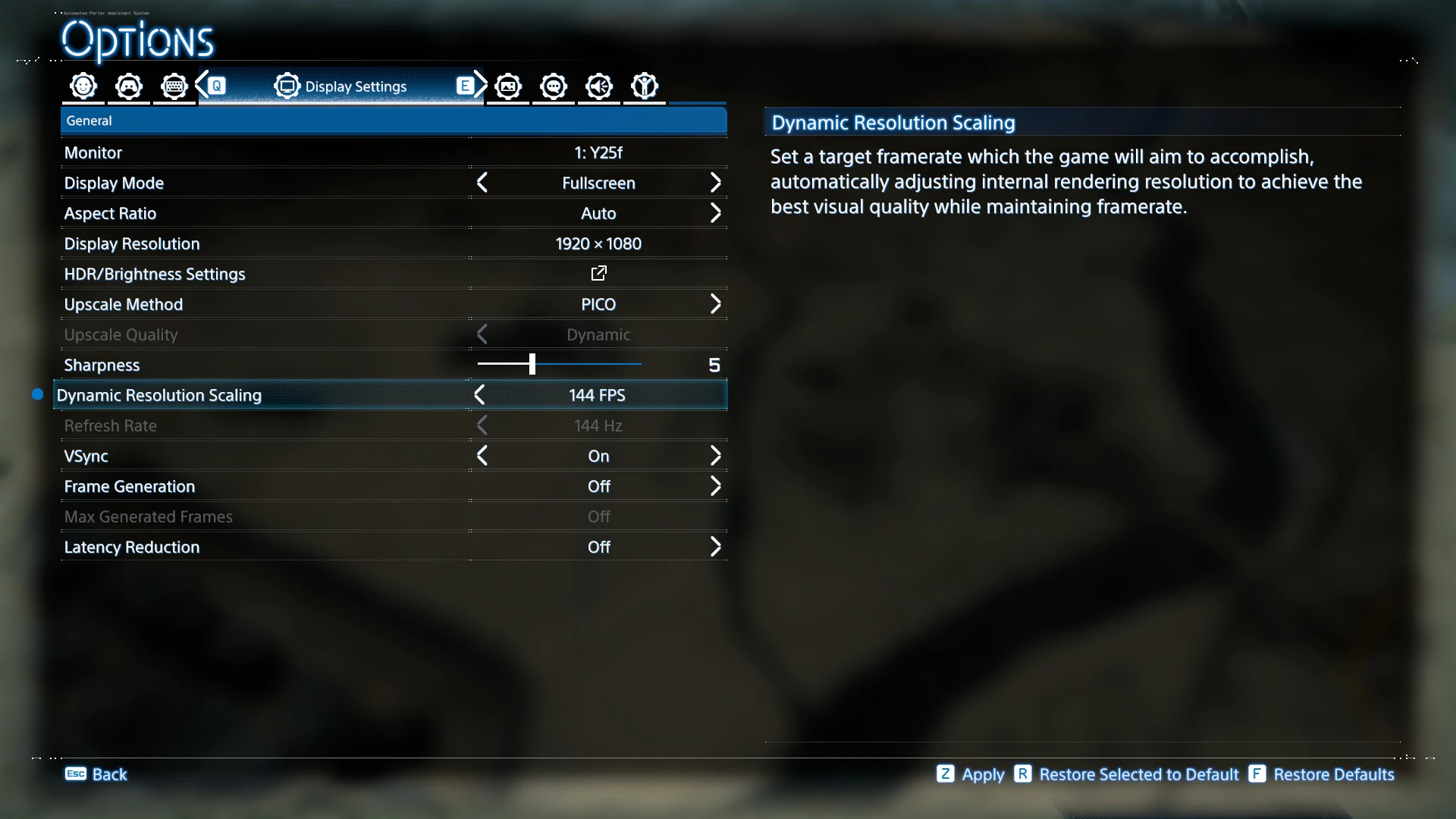Screen dimensions: 1456x819
Task: Change Latency Reduction with its right arrow
Action: coord(715,547)
